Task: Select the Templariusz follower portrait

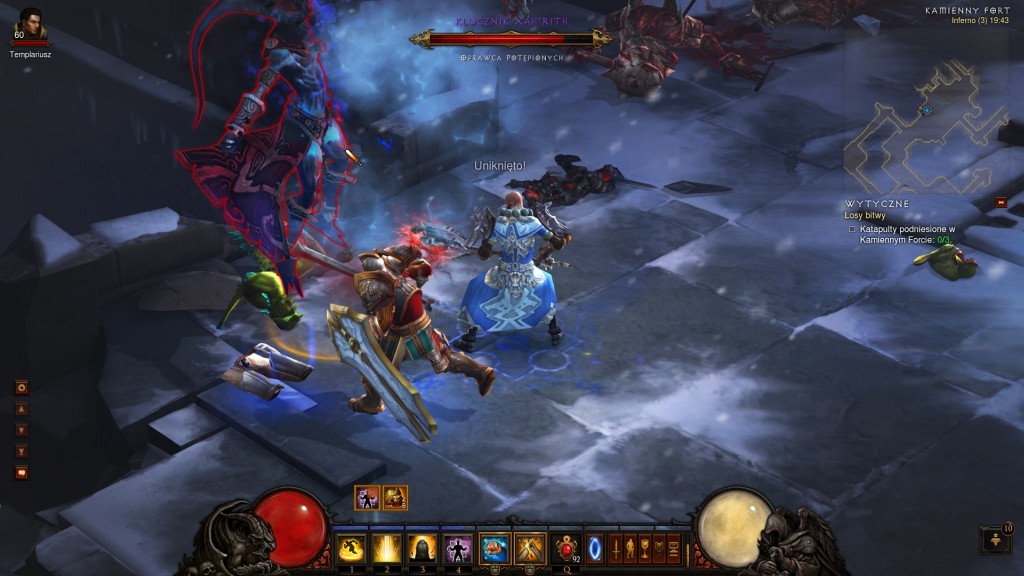Action: [31, 24]
